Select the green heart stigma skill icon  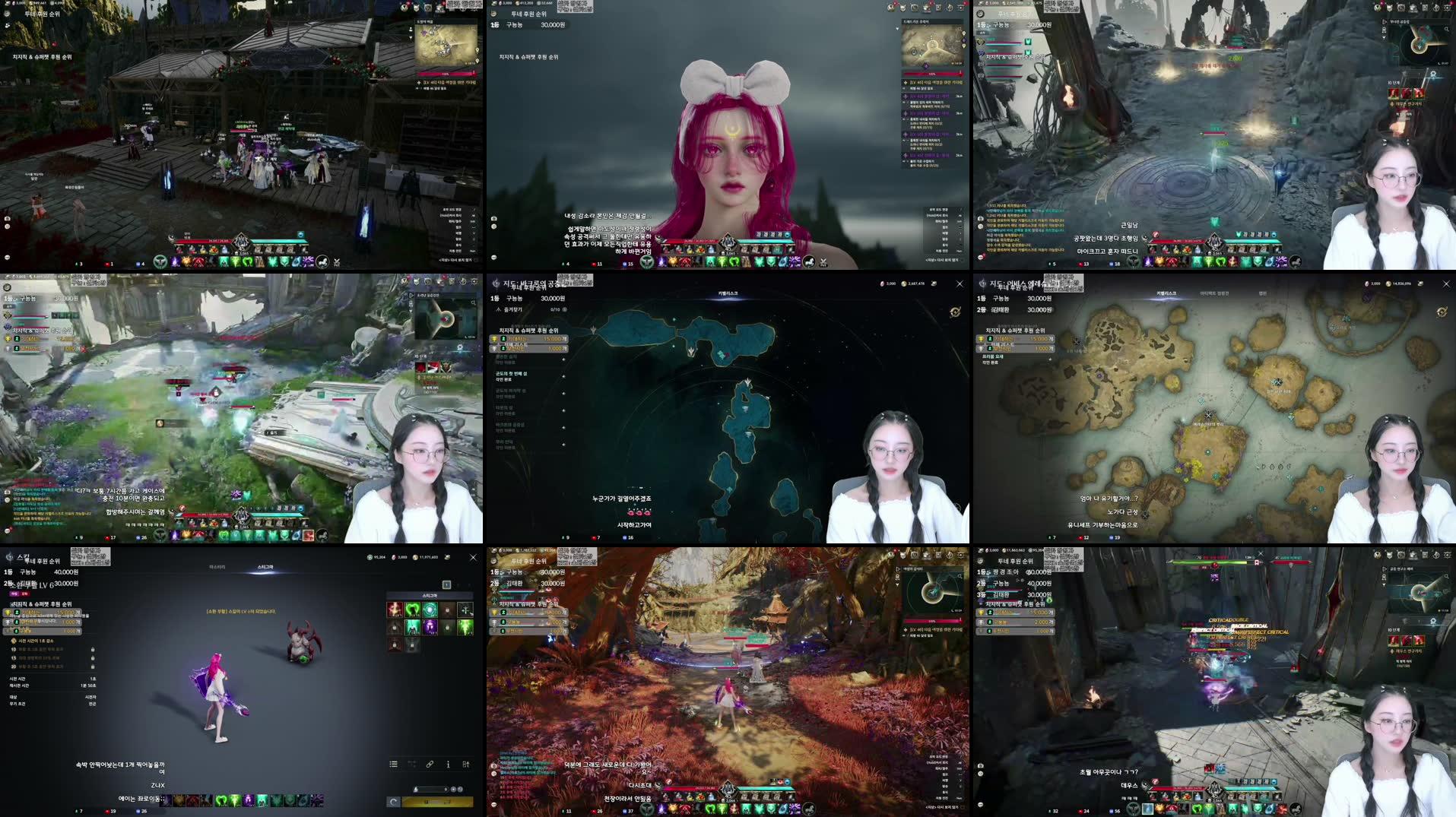coord(412,610)
